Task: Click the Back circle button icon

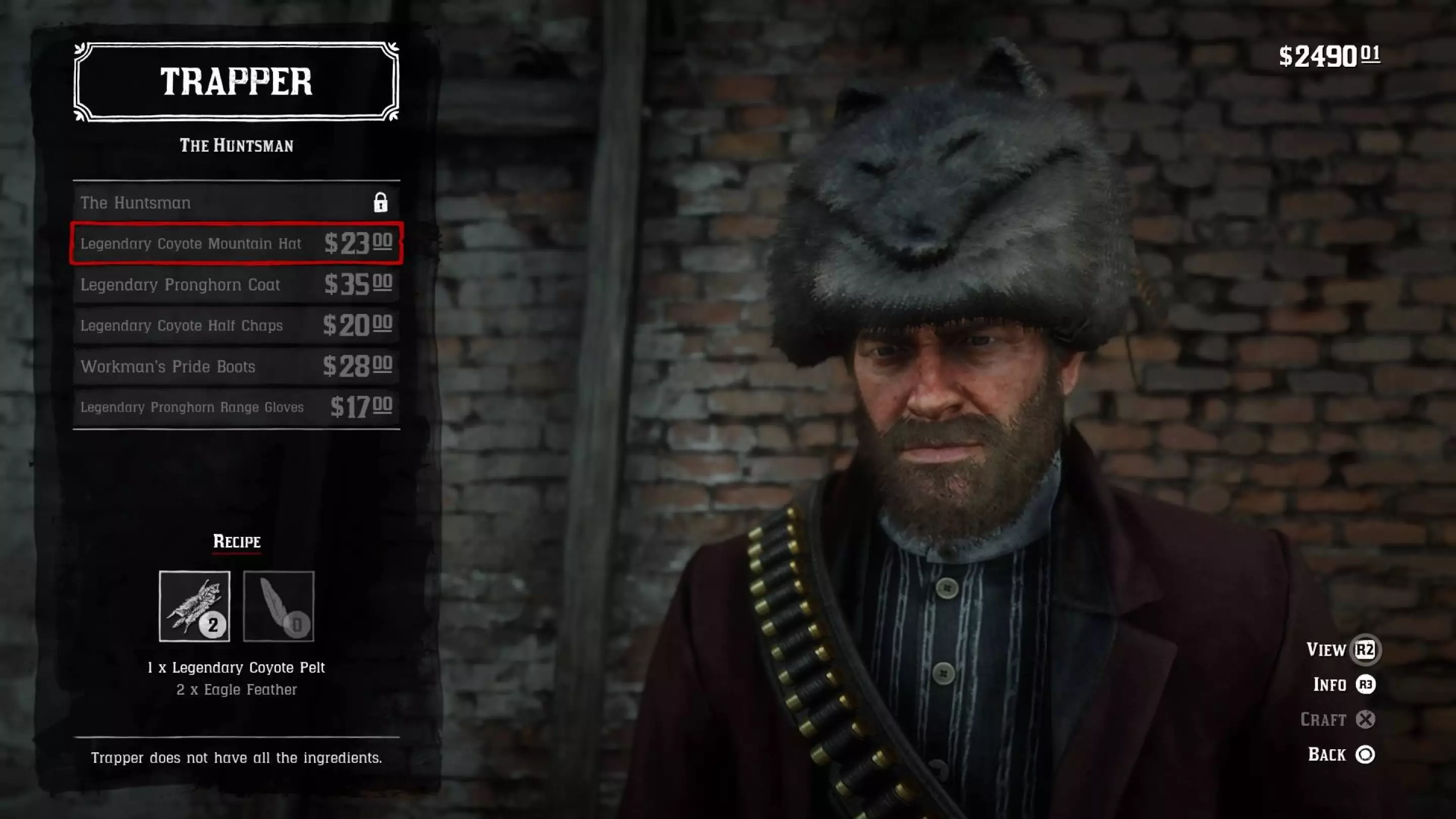Action: [x=1367, y=755]
